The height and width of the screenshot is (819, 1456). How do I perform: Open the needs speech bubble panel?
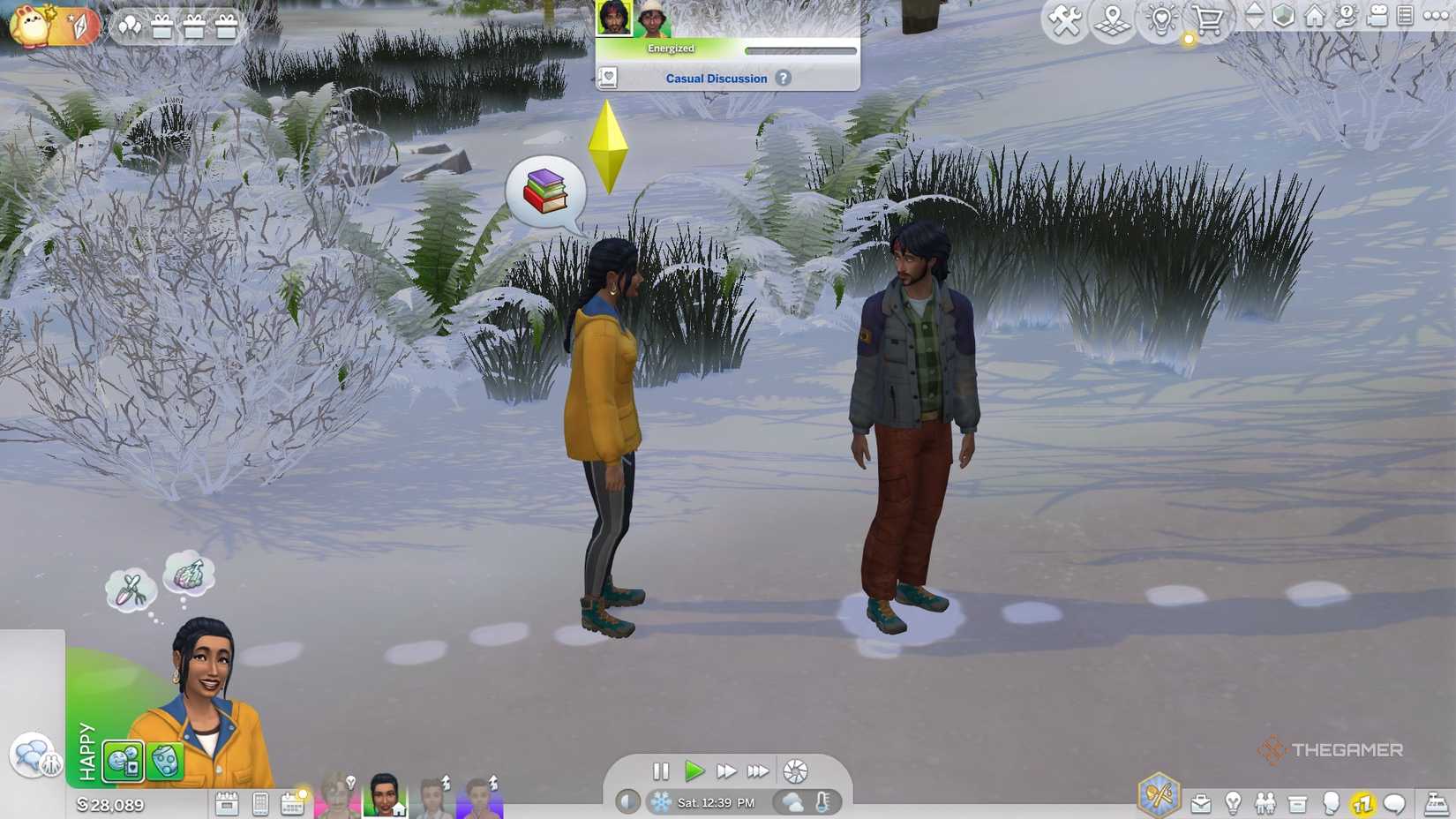(x=1394, y=803)
